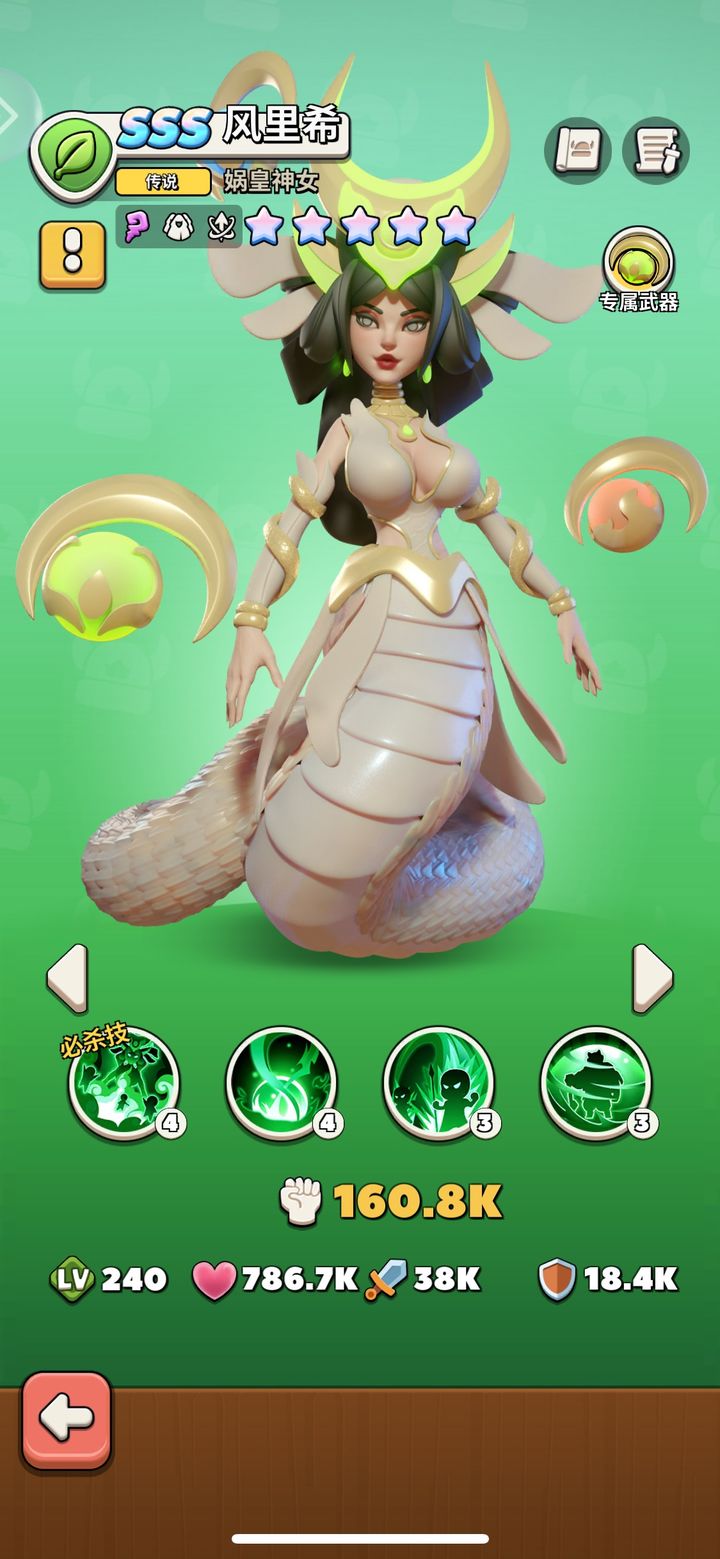Show the previous hero with left arrow
Image resolution: width=720 pixels, height=1559 pixels.
click(x=67, y=979)
